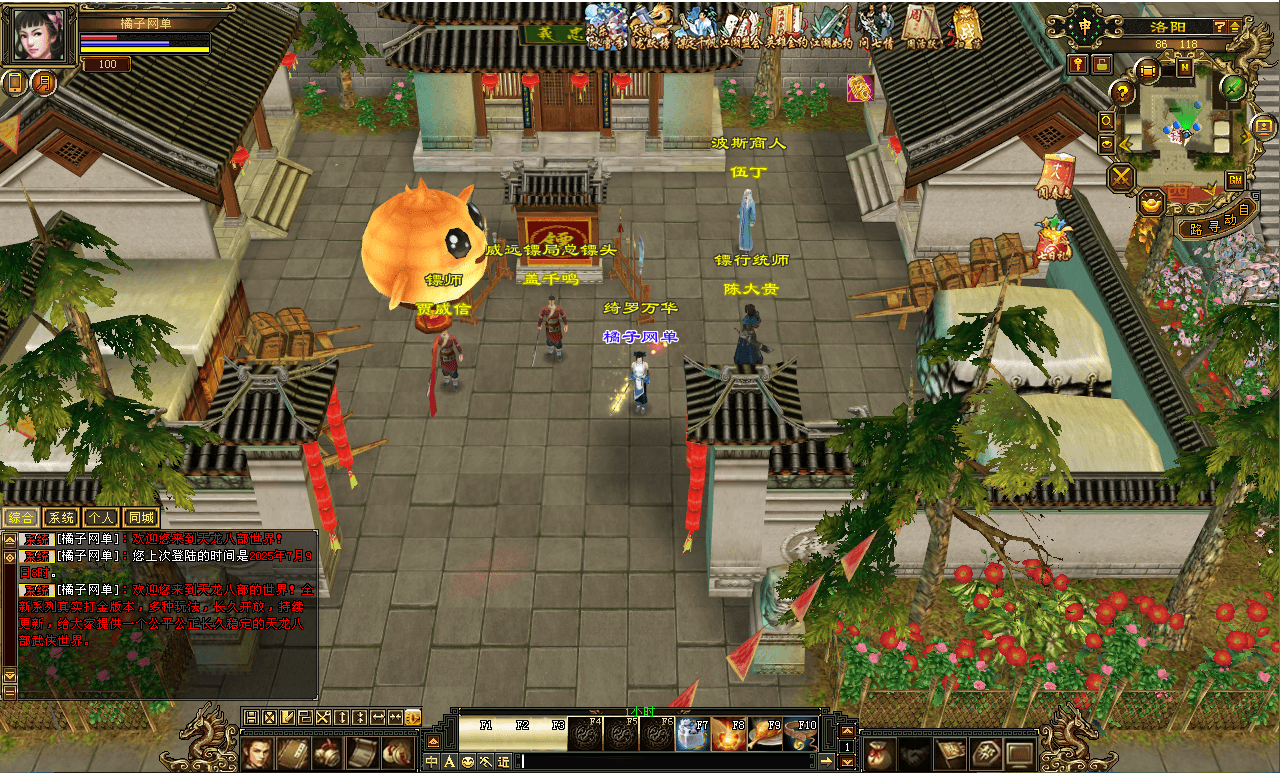
Task: Open the emoji smiley picker in chat bar
Action: [x=468, y=762]
